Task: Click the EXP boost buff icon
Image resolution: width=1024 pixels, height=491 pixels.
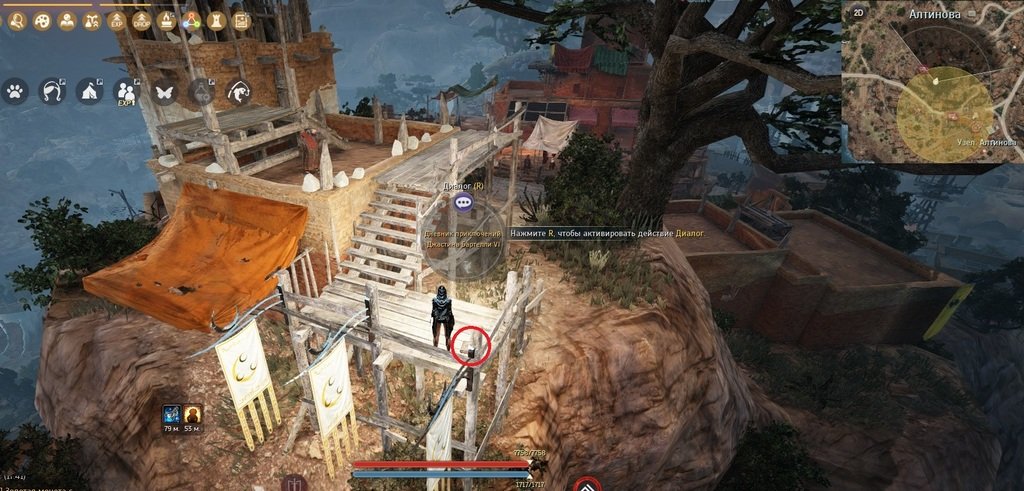Action: click(117, 20)
